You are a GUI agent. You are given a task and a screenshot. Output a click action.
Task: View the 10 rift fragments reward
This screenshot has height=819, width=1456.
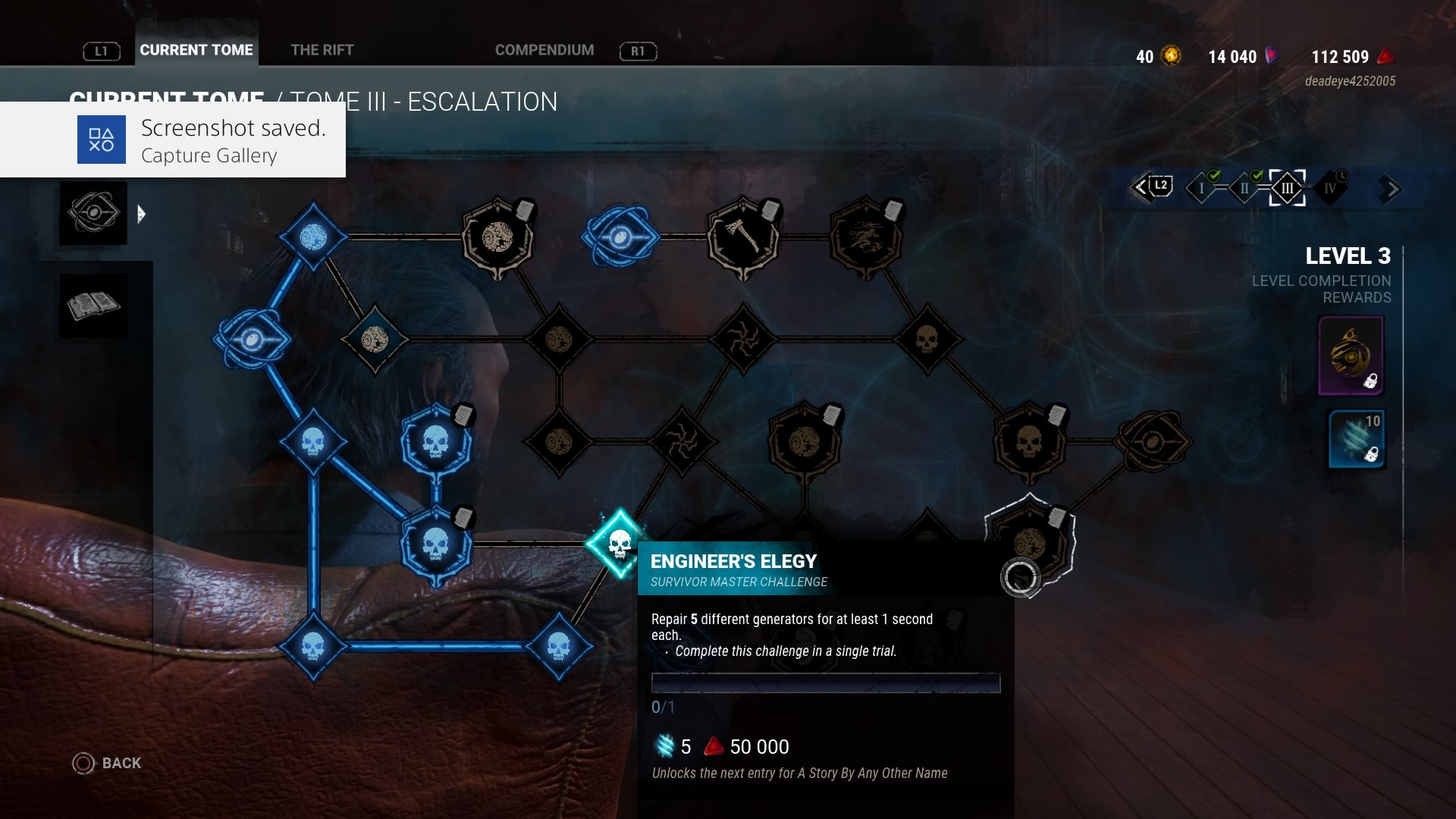pyautogui.click(x=1357, y=439)
